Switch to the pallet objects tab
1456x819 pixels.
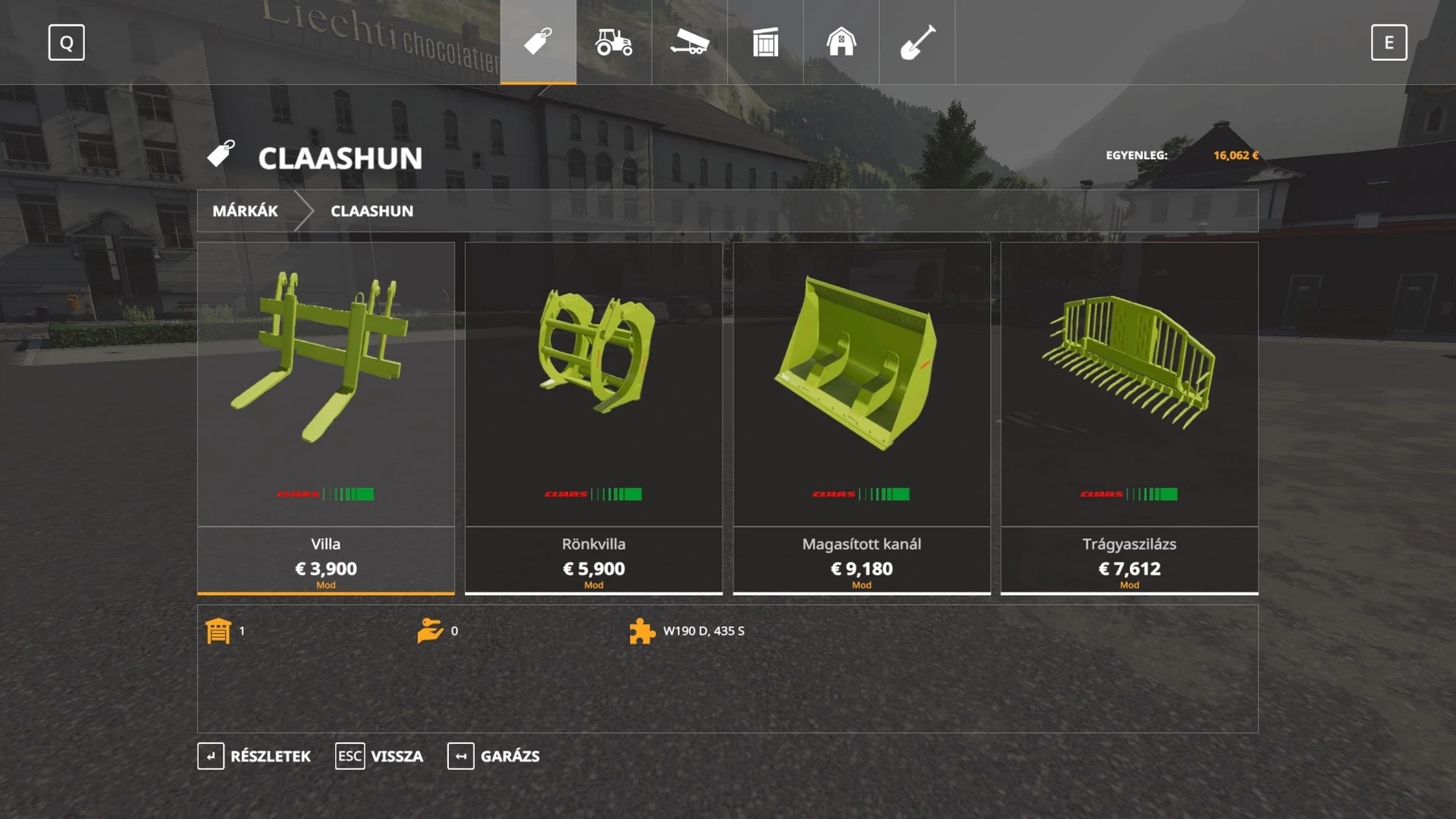click(x=765, y=42)
